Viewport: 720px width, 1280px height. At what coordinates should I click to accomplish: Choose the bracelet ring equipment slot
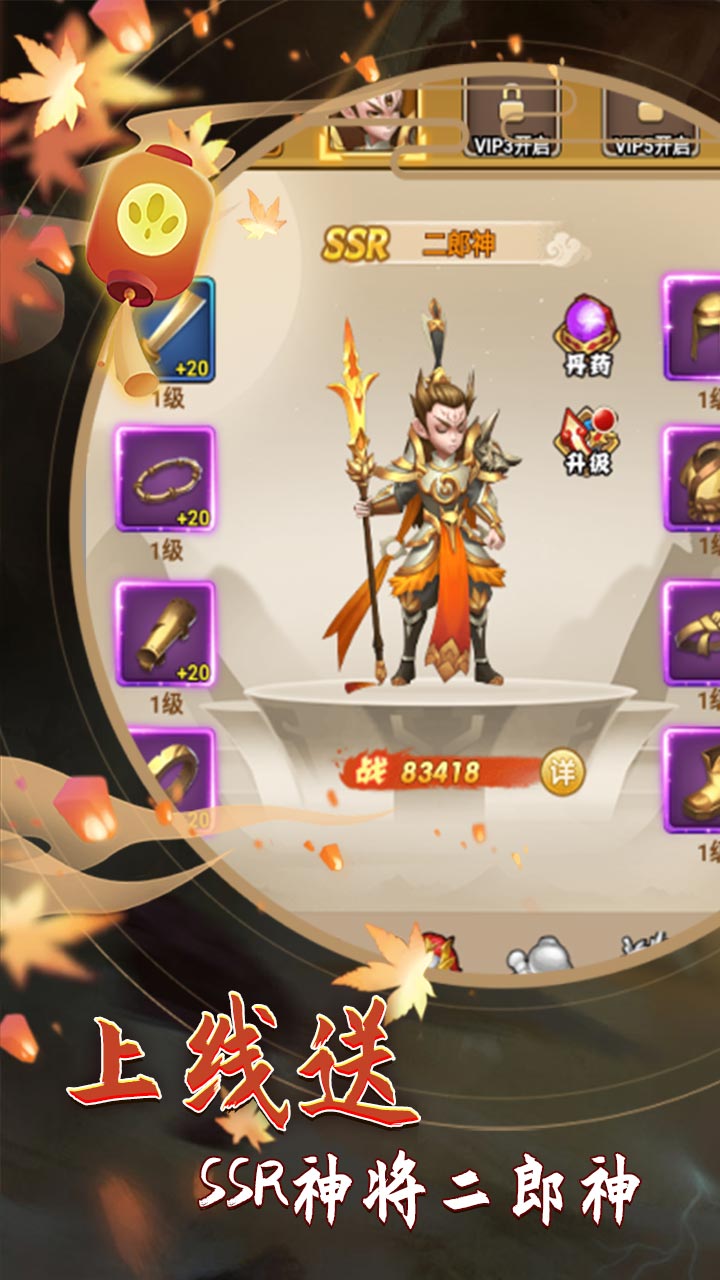pyautogui.click(x=165, y=478)
